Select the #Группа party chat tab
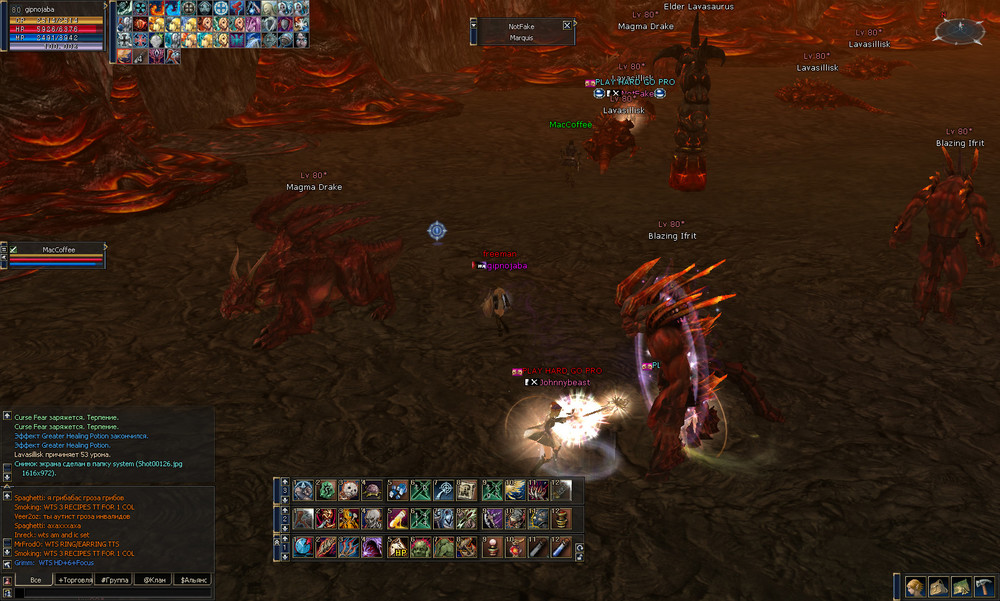This screenshot has width=1000, height=601. pos(114,579)
